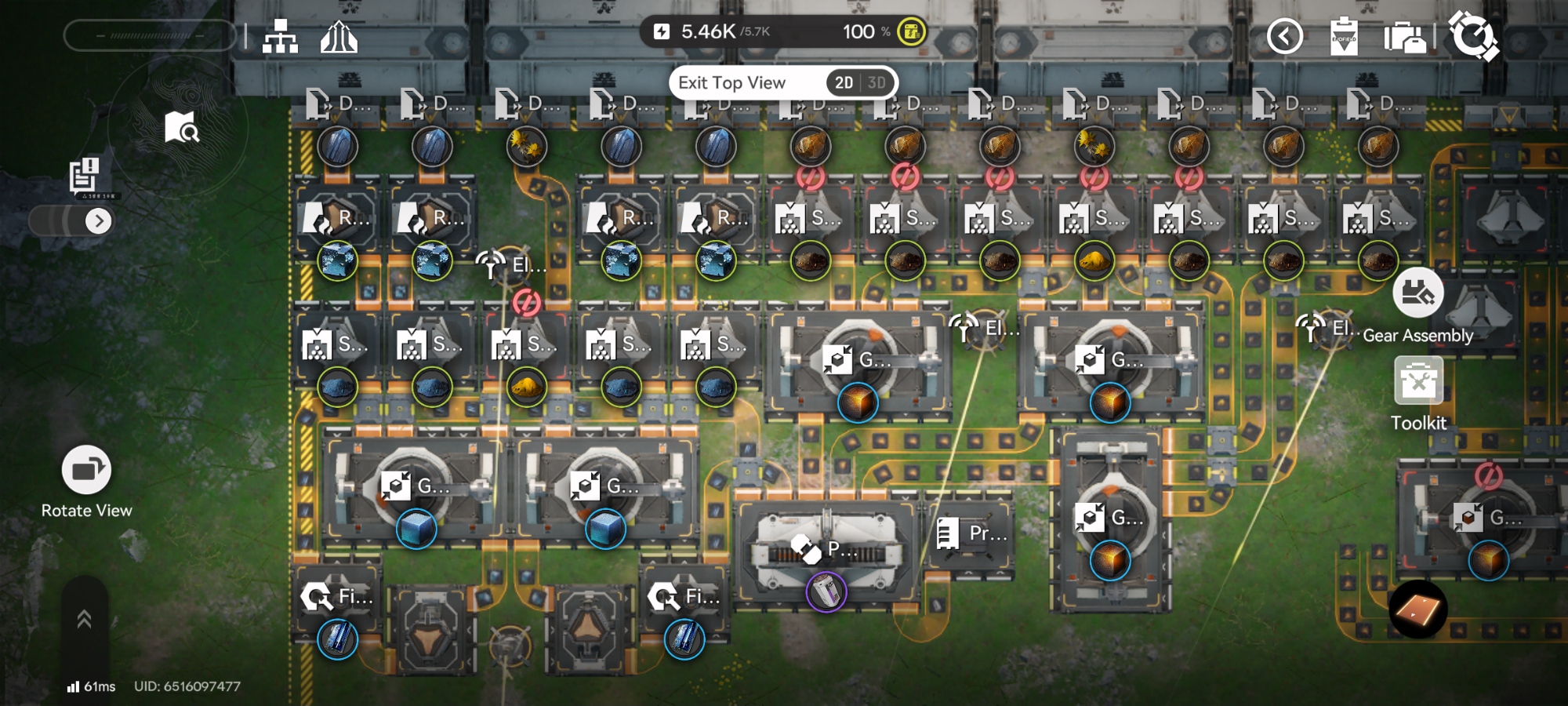Viewport: 1568px width, 706px height.
Task: Select the orange plate item button
Action: [1417, 610]
